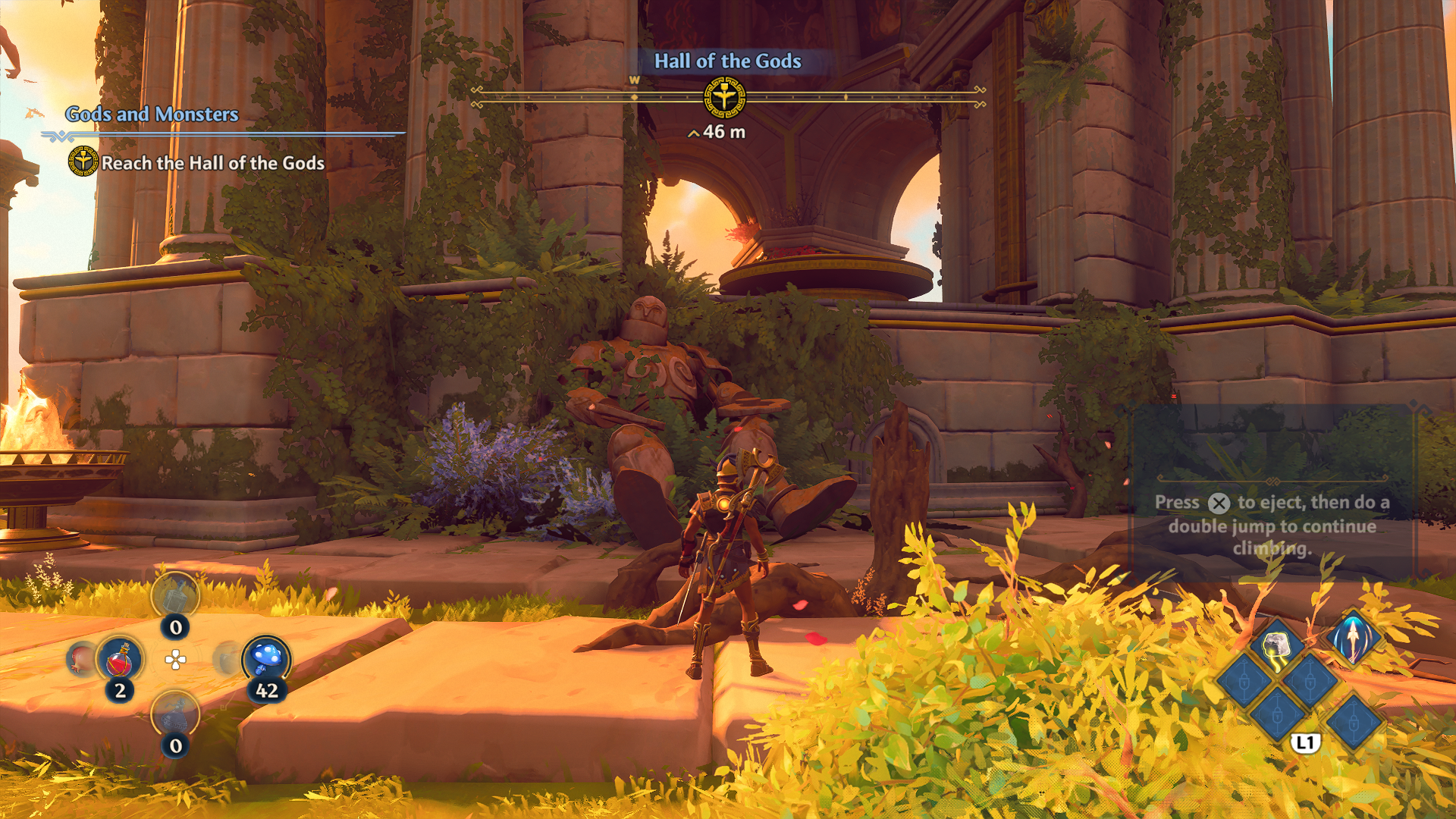Viewport: 1456px width, 819px height.
Task: Select the Reach the Hall of the Gods objective
Action: click(212, 163)
